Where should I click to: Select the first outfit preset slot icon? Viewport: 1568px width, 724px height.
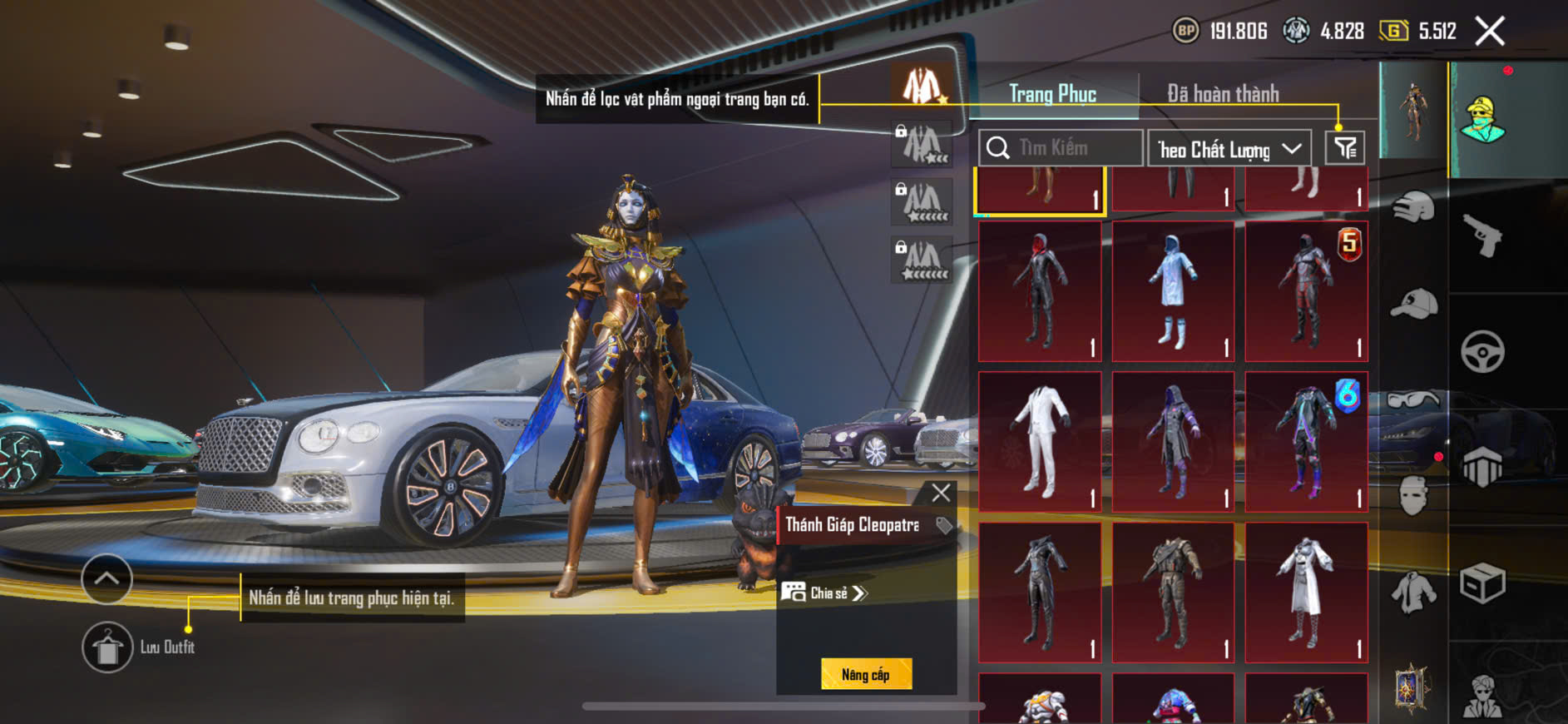pos(922,86)
